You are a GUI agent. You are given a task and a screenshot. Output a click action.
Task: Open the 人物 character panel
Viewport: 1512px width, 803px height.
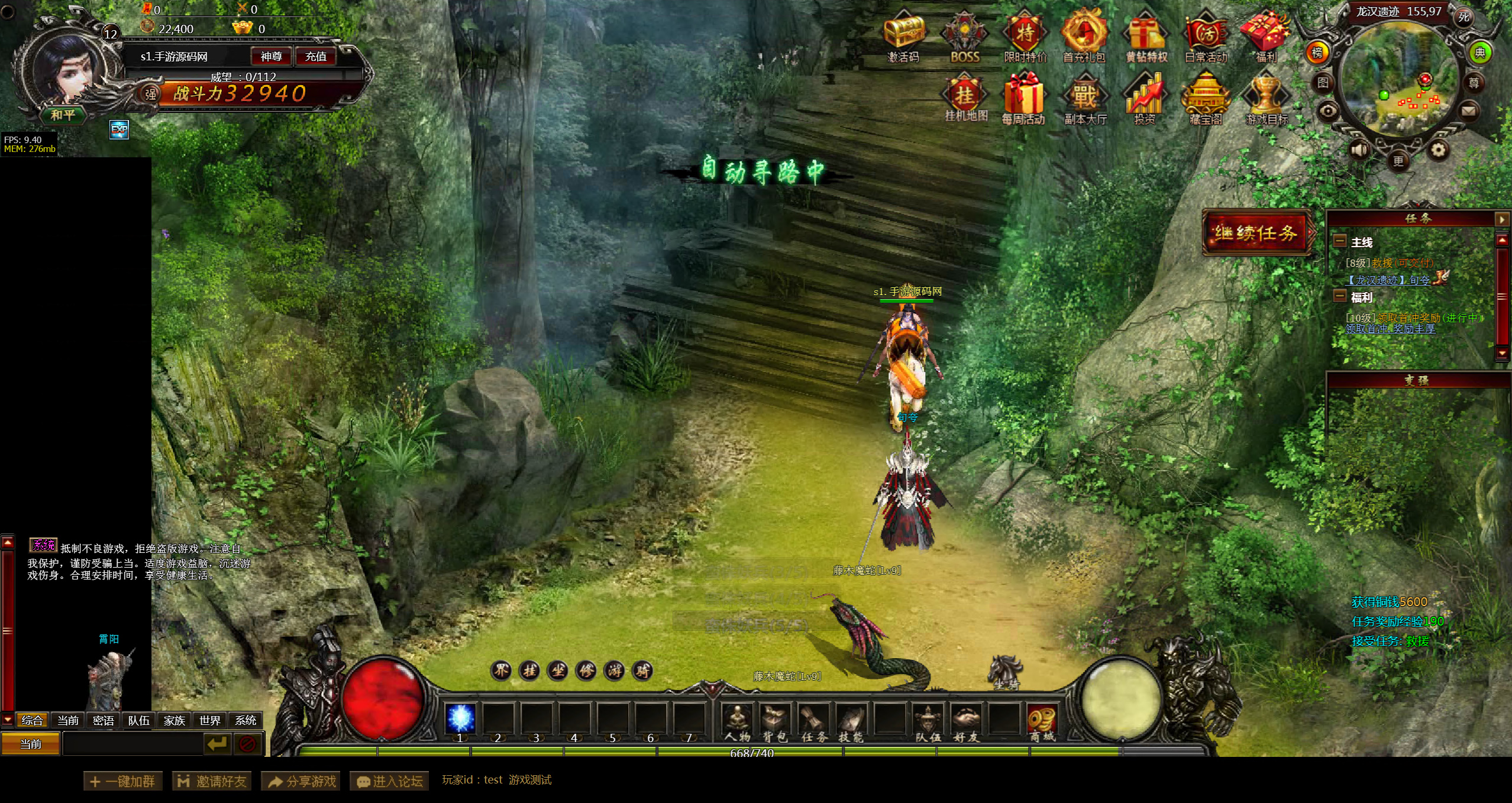(x=738, y=721)
